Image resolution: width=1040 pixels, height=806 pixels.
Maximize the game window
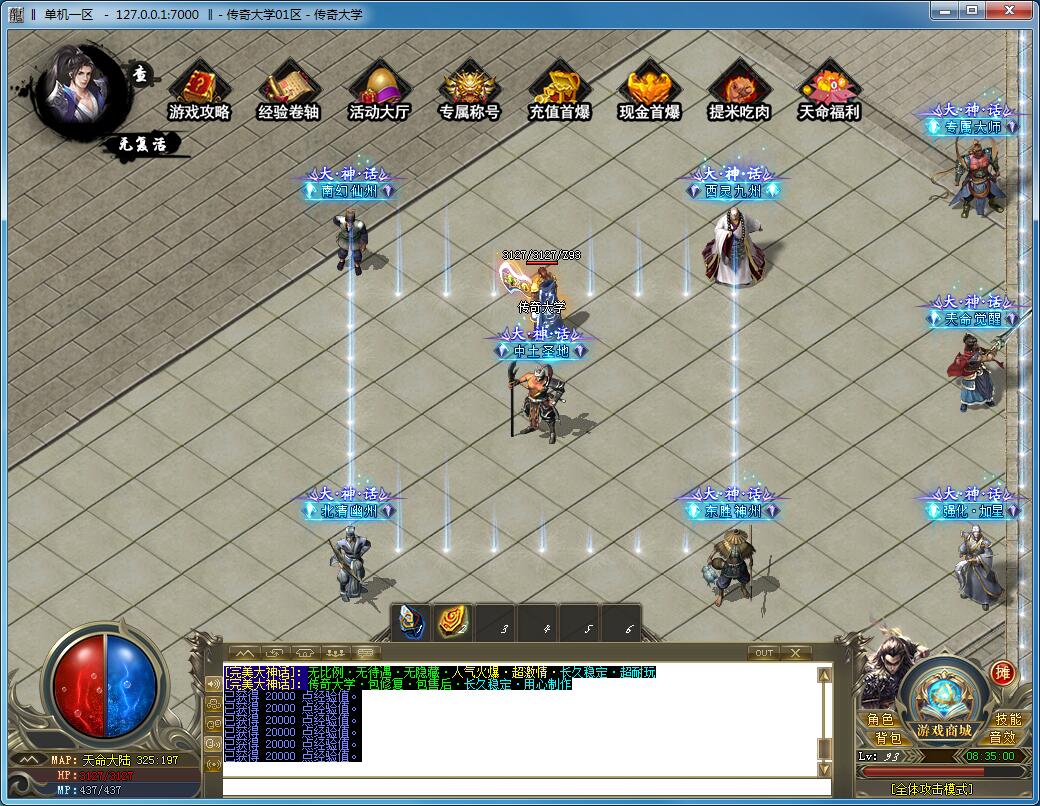[971, 10]
